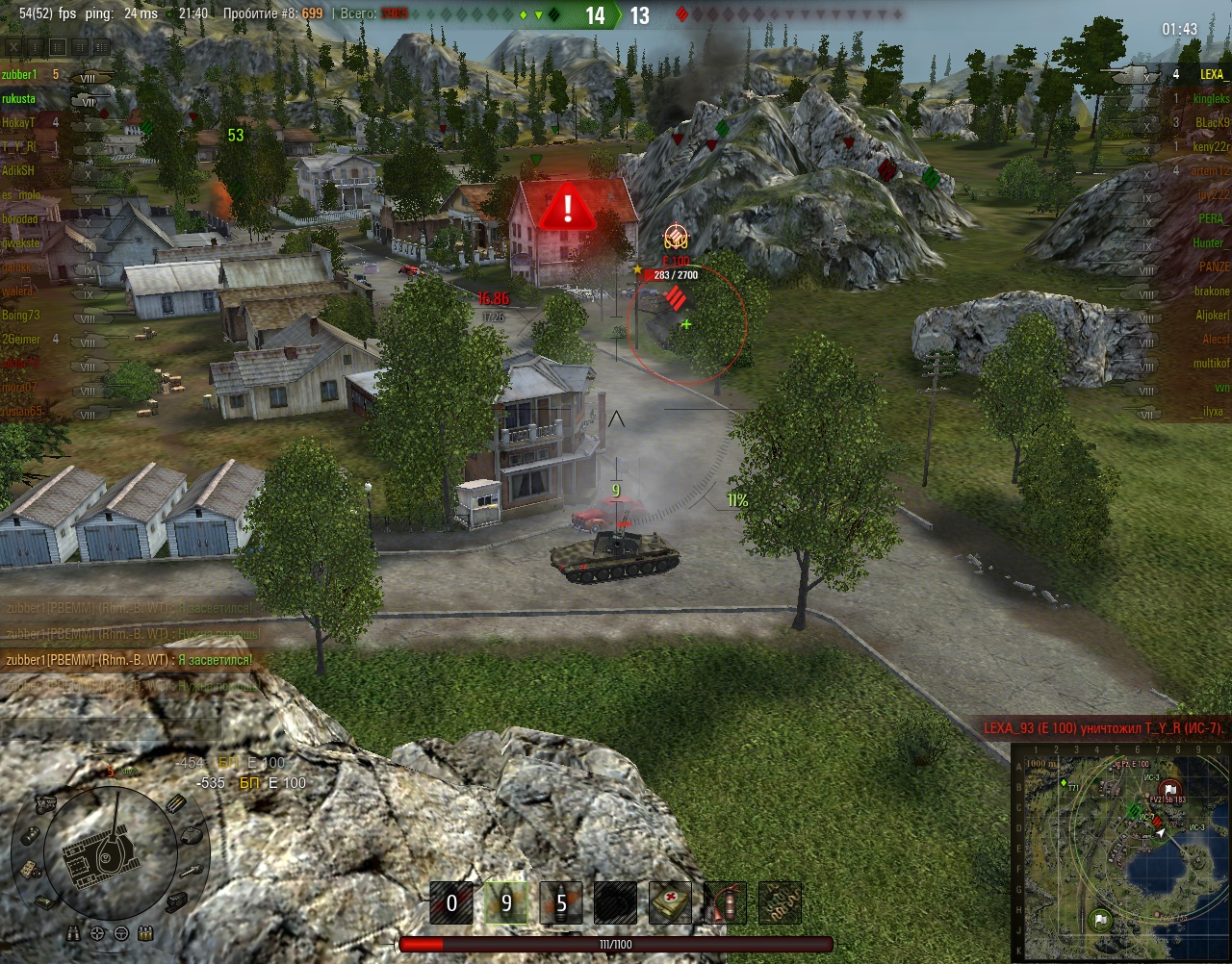
Task: Use the first aid kit consumable
Action: point(669,903)
